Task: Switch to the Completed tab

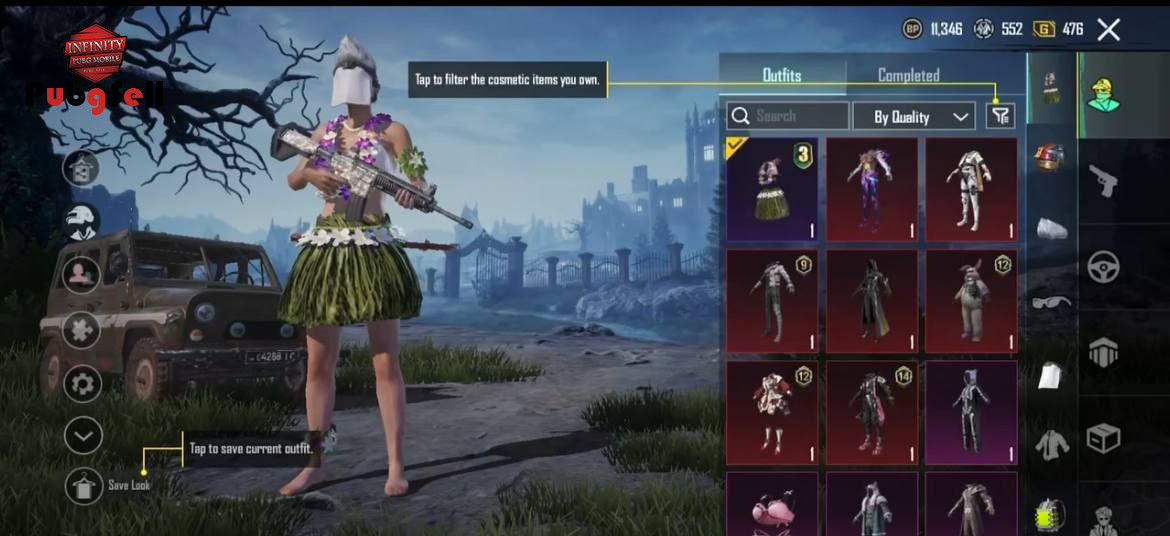Action: [x=908, y=75]
